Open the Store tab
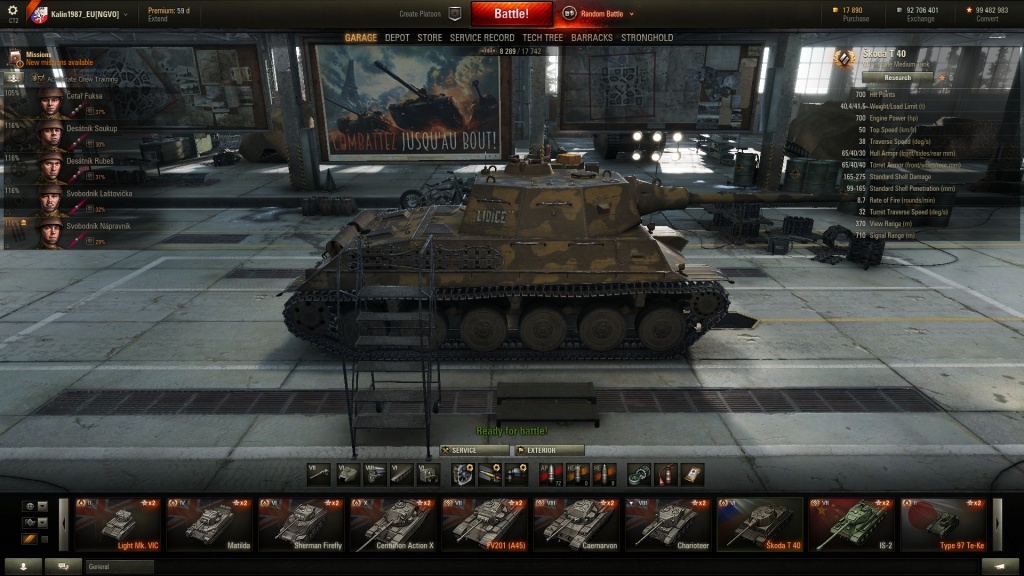The width and height of the screenshot is (1024, 576). [429, 38]
